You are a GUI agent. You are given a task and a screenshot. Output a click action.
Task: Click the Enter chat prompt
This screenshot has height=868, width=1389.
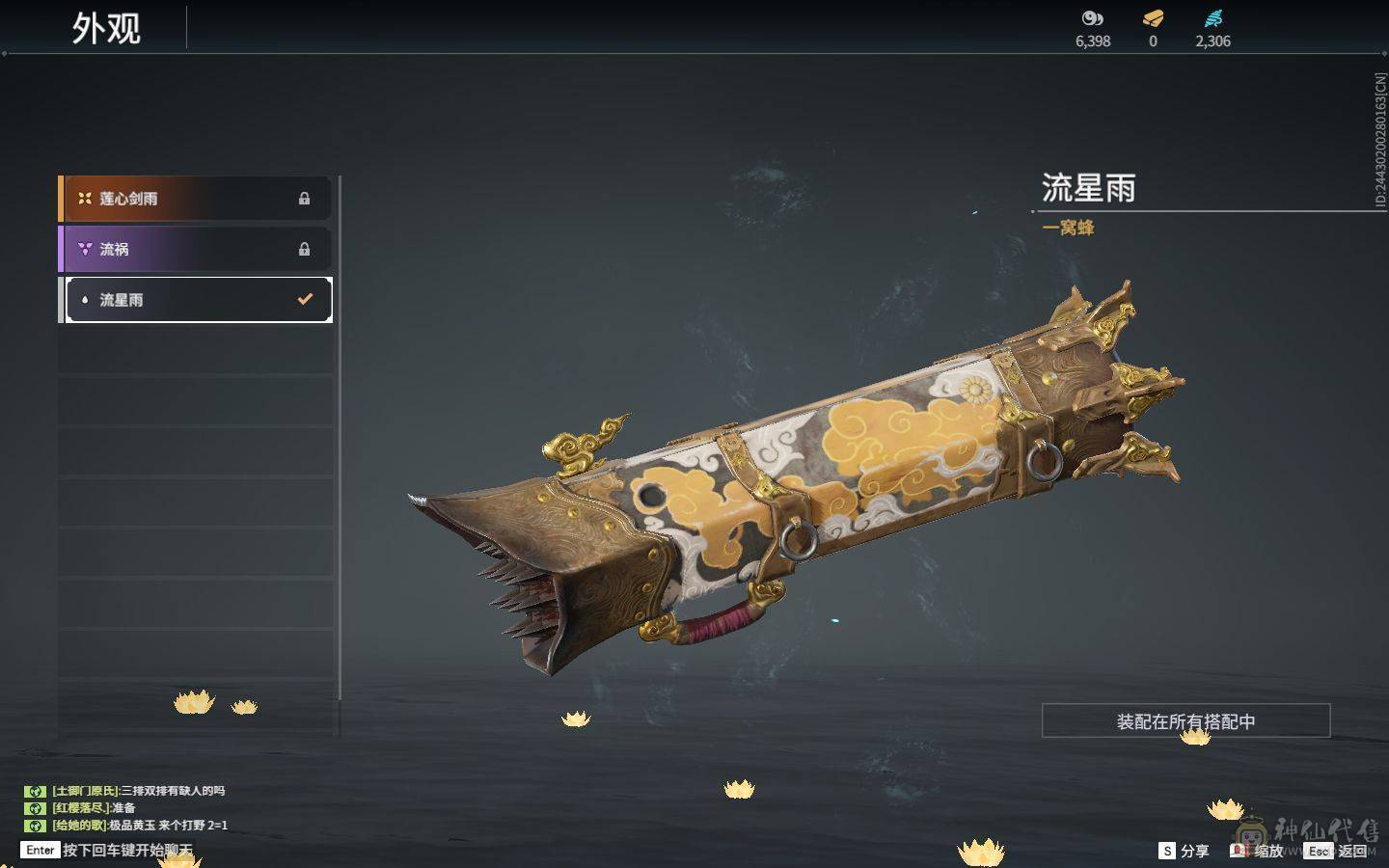(x=39, y=851)
